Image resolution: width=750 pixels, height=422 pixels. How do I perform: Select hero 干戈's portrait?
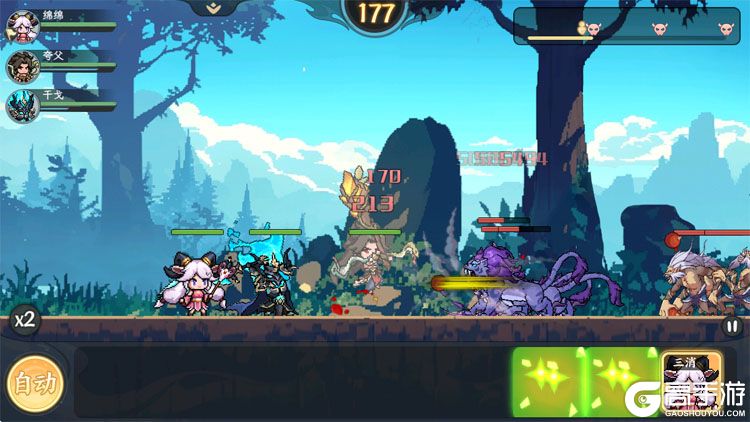pyautogui.click(x=22, y=105)
